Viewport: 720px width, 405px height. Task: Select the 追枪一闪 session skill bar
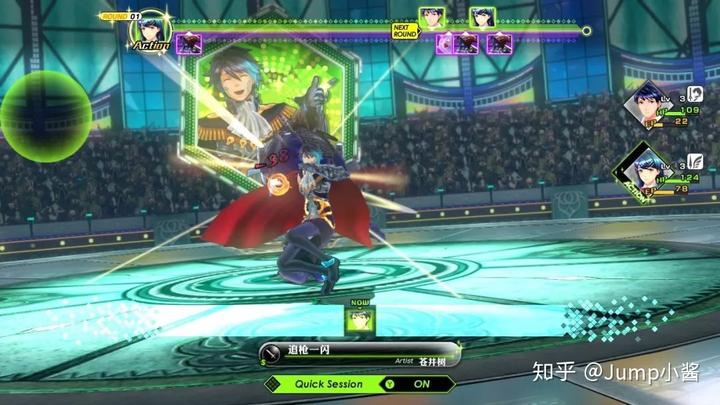click(359, 354)
